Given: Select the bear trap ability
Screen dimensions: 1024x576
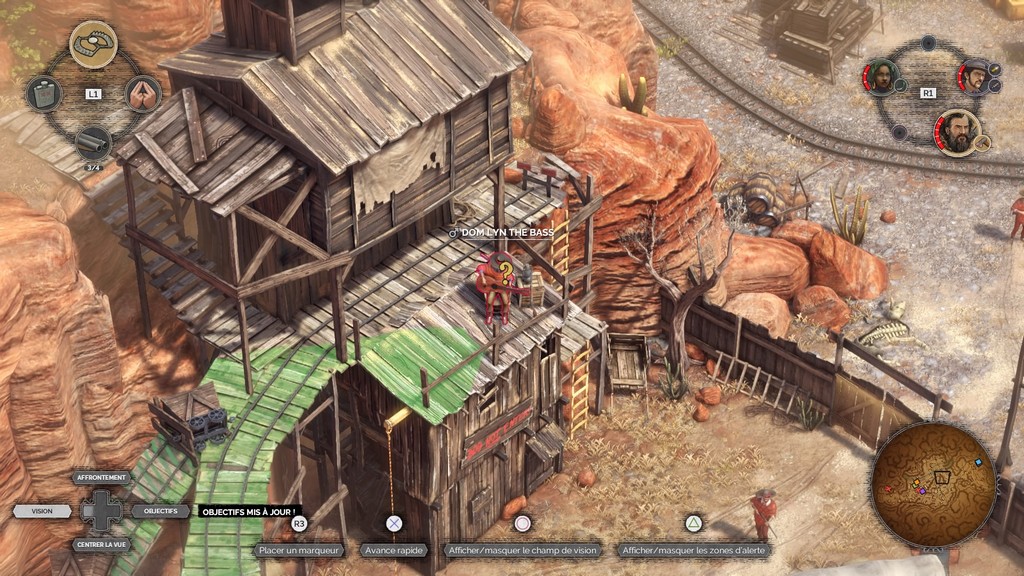Looking at the screenshot, I should tap(93, 44).
